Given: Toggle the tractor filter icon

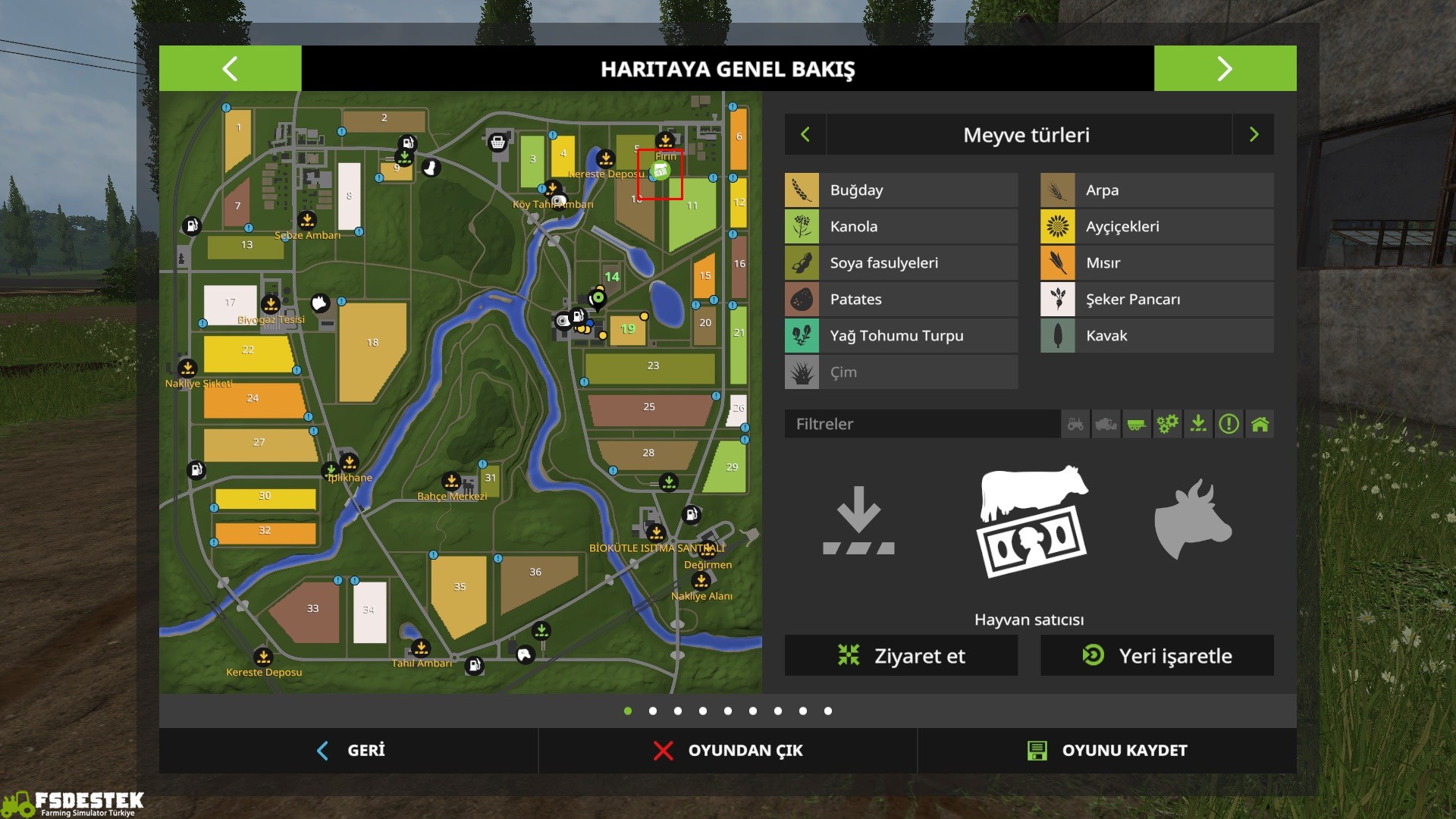Looking at the screenshot, I should (1075, 424).
